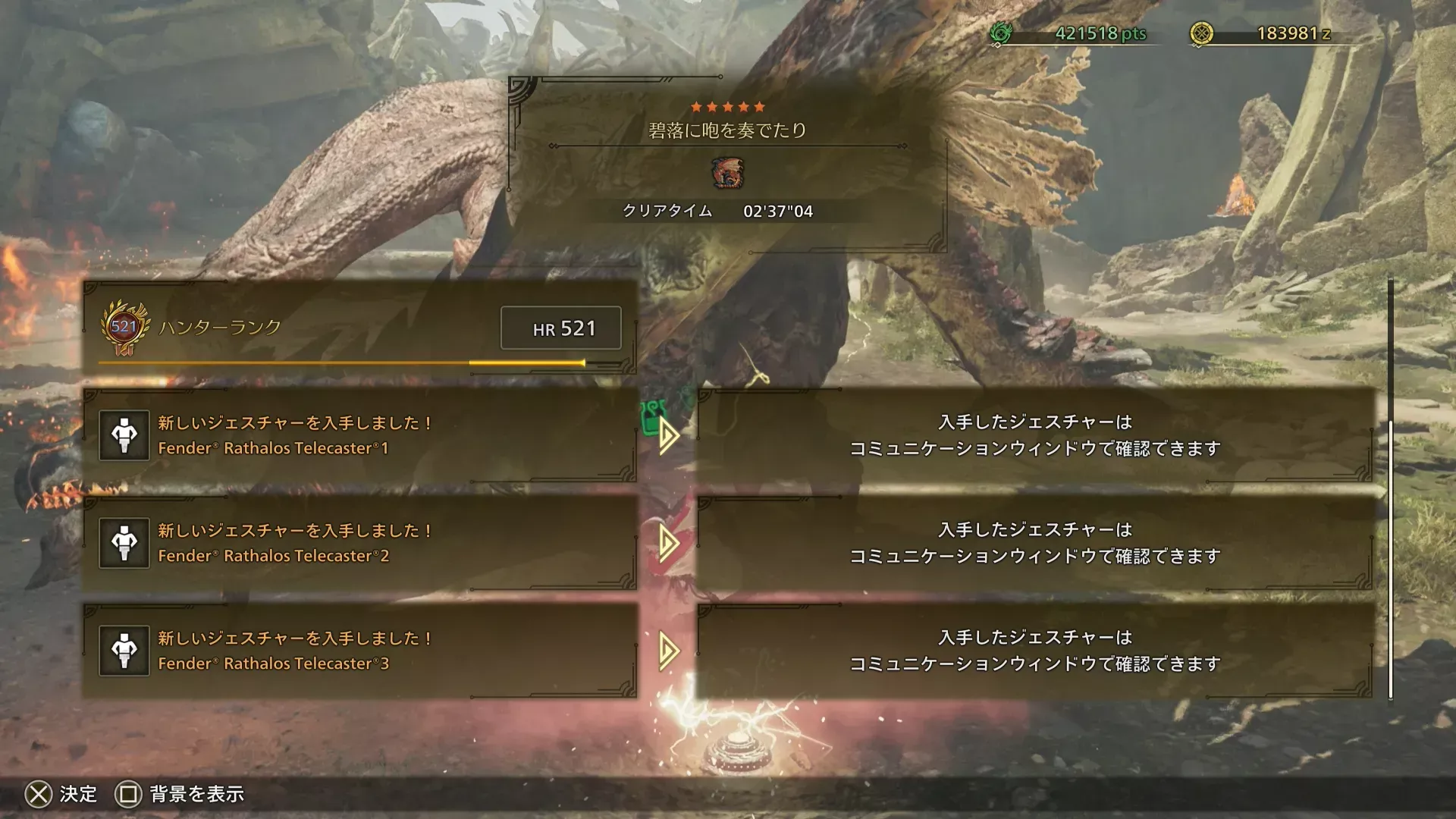Click the gesture icon for Fender Rathalos Telecaster 3
The image size is (1456, 819).
(124, 650)
